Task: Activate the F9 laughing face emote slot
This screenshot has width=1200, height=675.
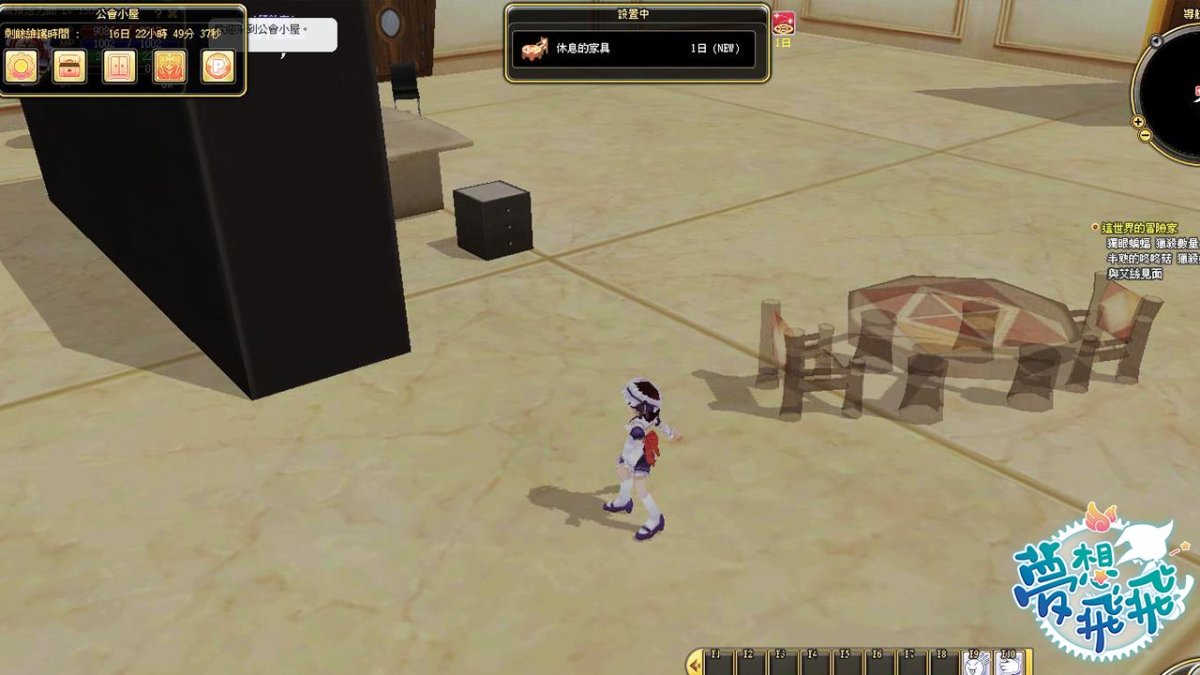Action: 977,662
